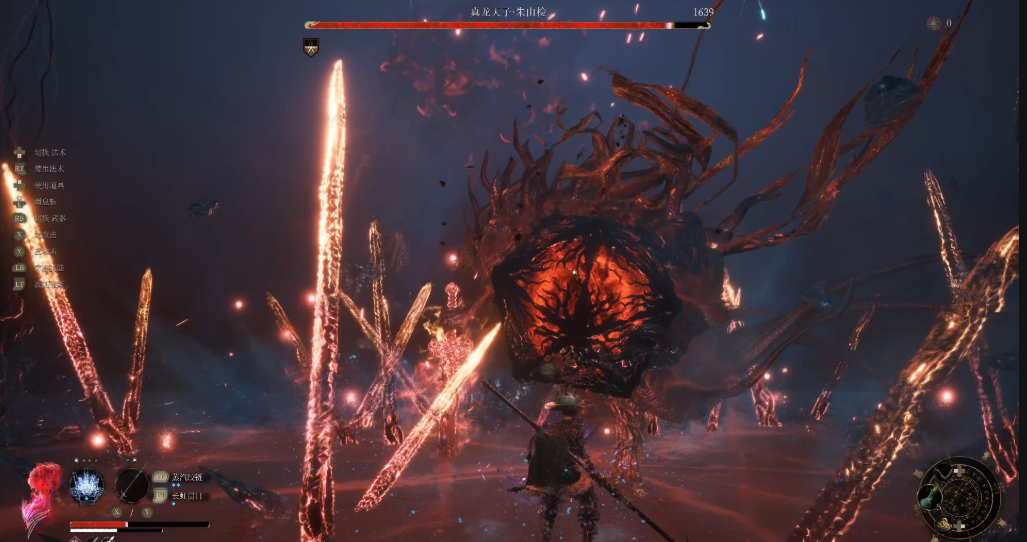This screenshot has height=542, width=1027.
Task: Open the circular compass minimap
Action: click(958, 497)
